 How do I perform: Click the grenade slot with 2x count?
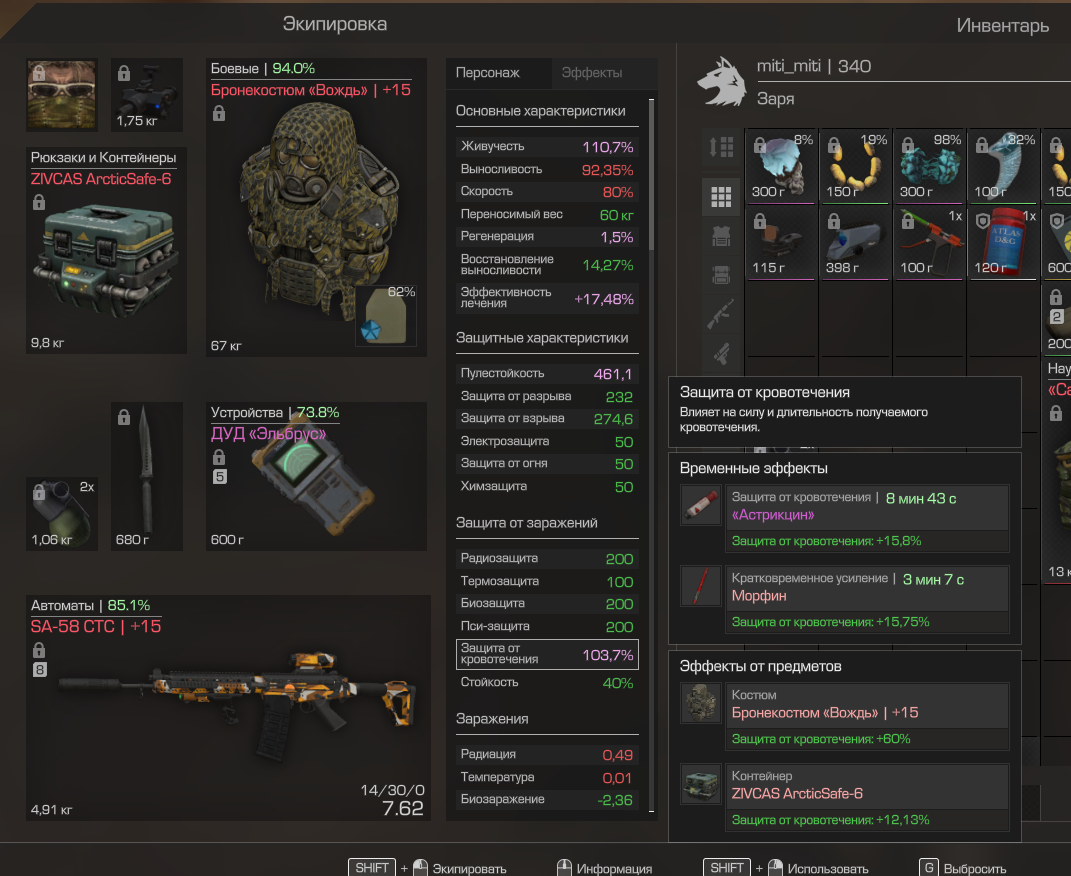click(x=61, y=512)
